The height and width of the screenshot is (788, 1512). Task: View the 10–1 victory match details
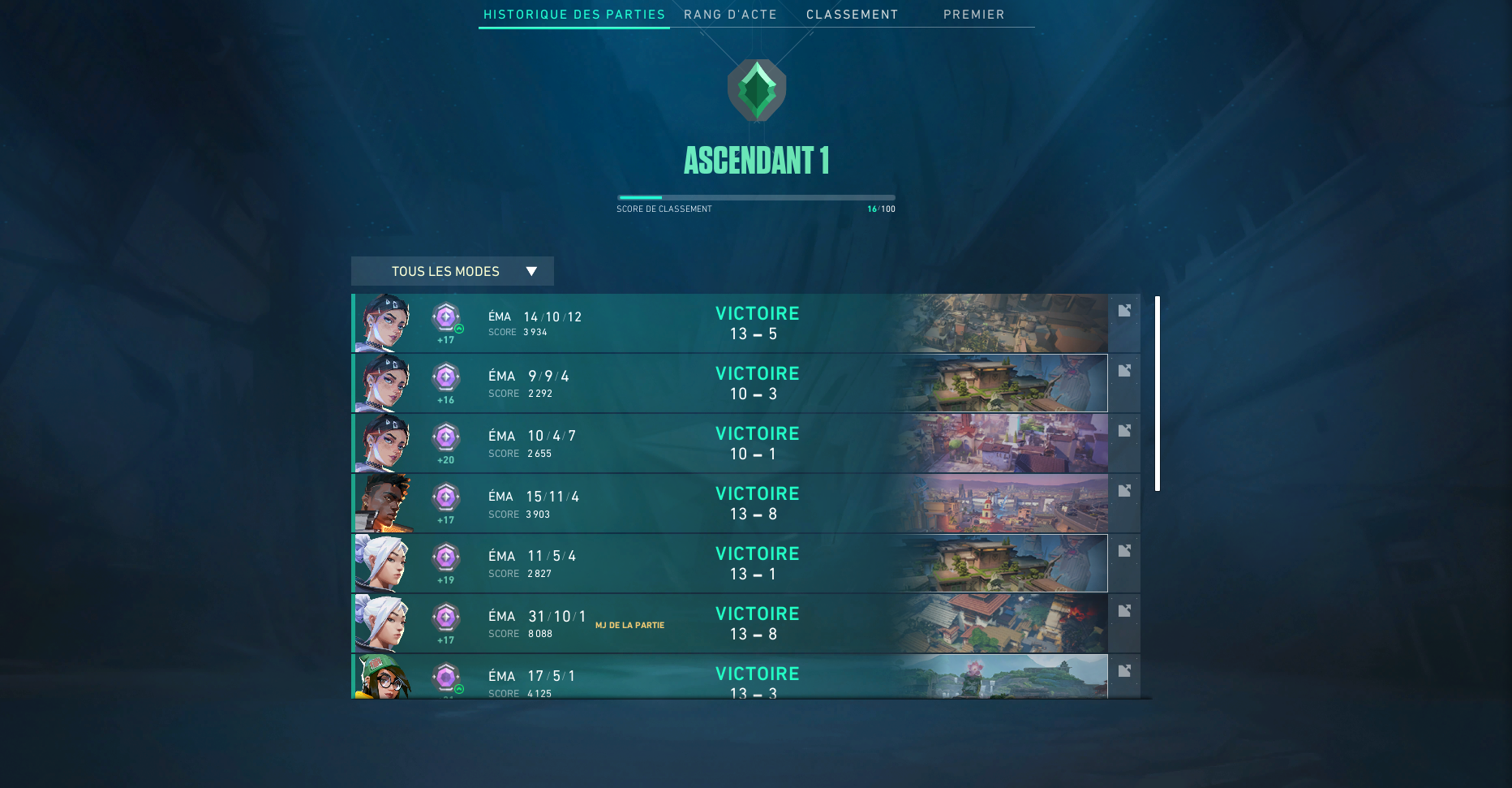point(756,443)
